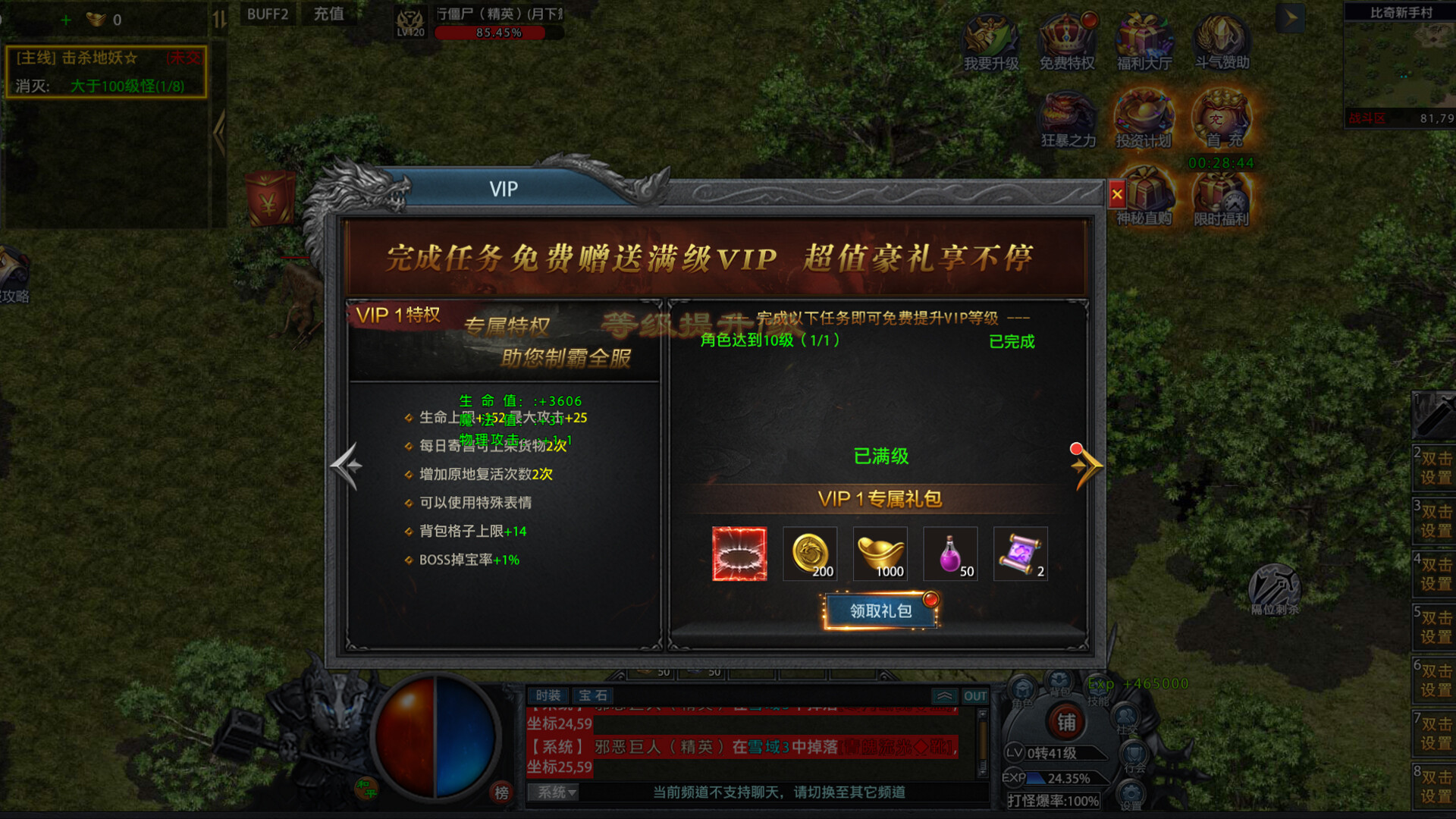Image resolution: width=1456 pixels, height=819 pixels.
Task: Toggle 双击设置 for hotkey slot 5
Action: (1436, 627)
